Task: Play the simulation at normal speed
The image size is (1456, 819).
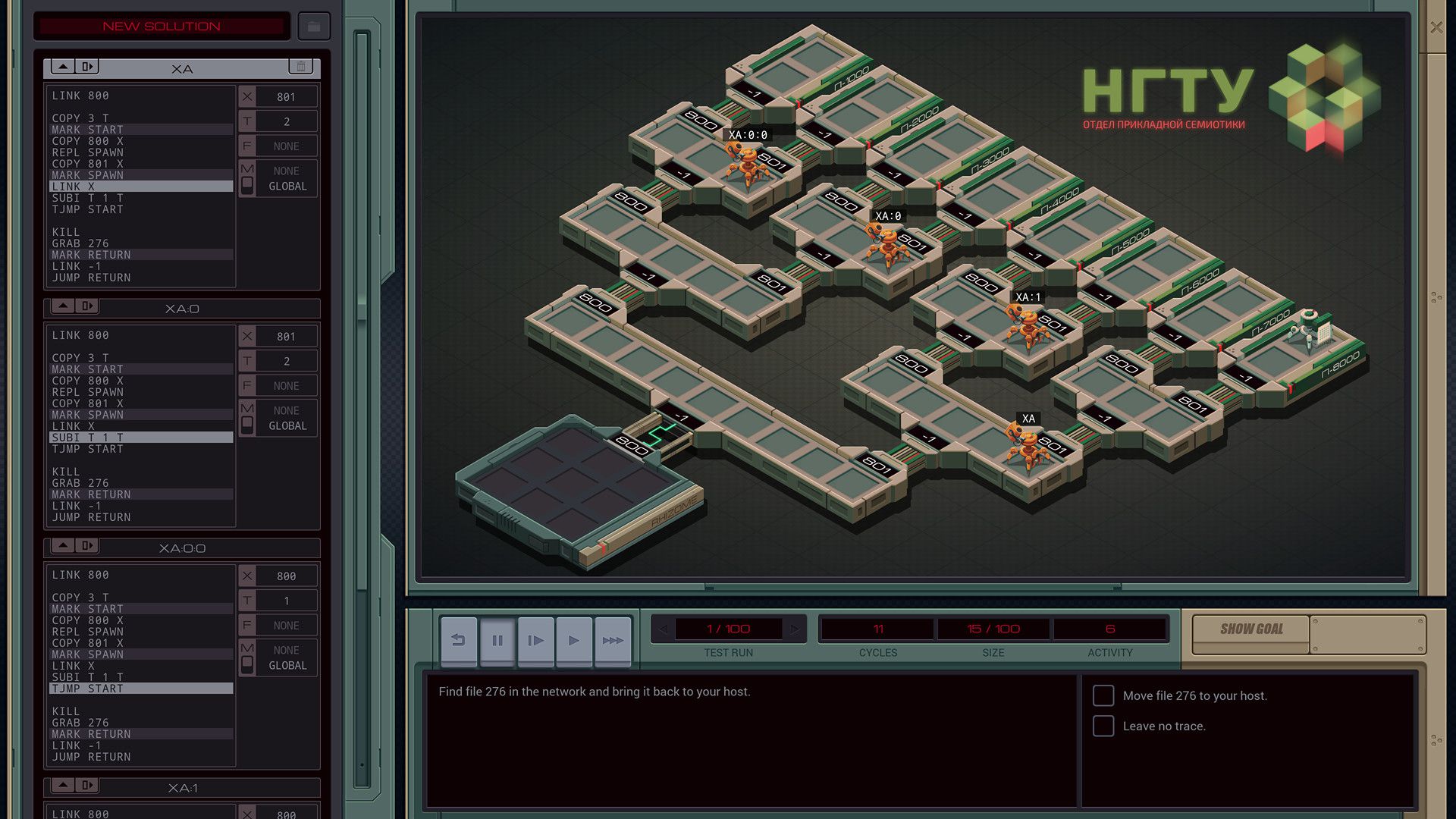Action: (x=574, y=640)
